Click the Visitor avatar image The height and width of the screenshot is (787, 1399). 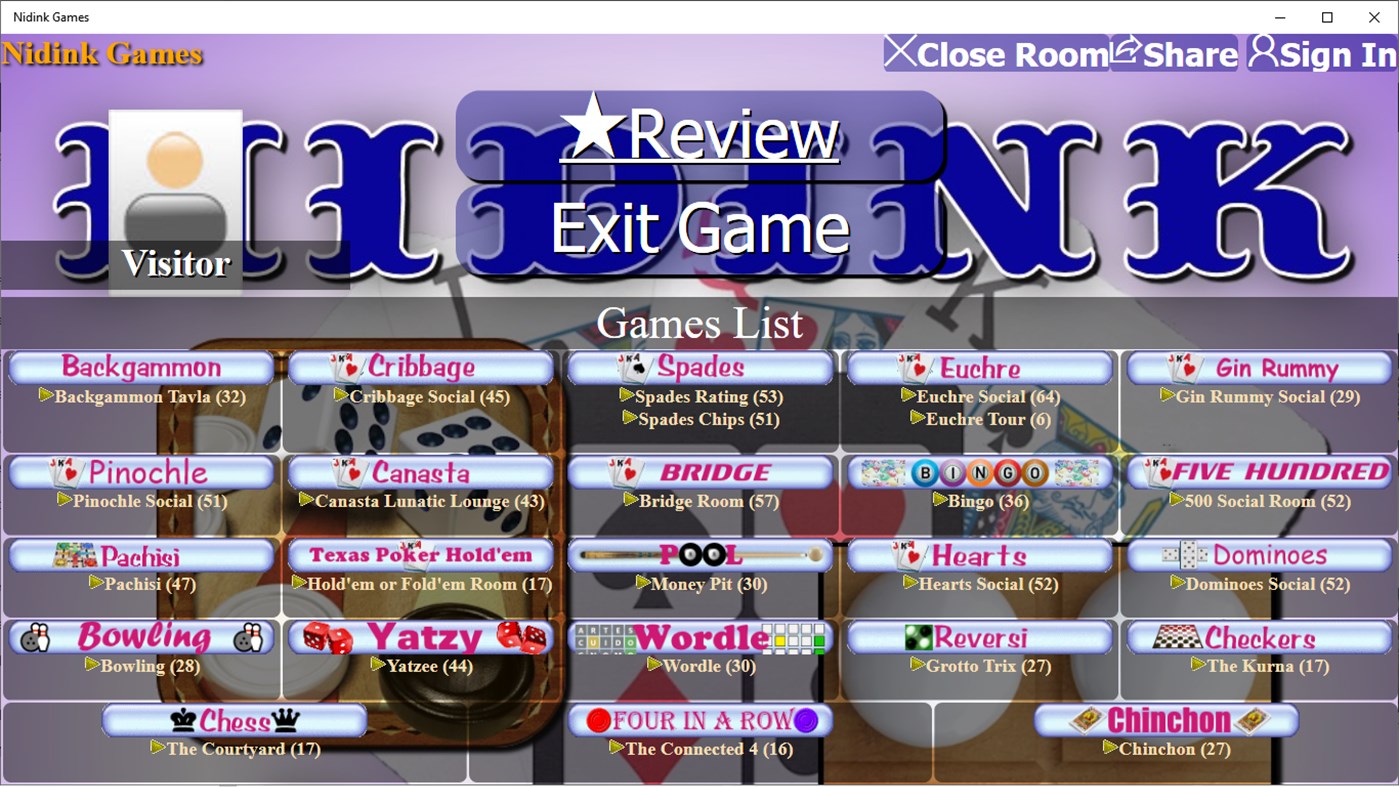click(x=175, y=175)
